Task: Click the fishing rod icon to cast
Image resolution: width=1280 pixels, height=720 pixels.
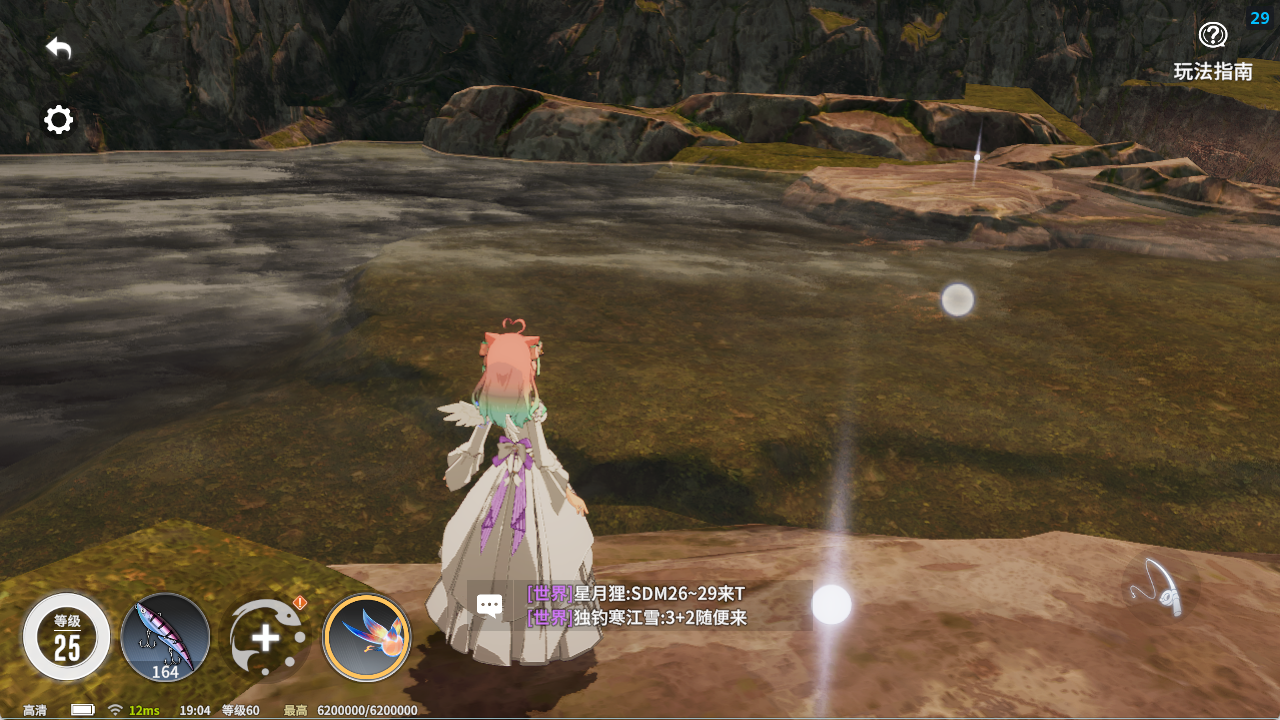Action: (x=1163, y=588)
